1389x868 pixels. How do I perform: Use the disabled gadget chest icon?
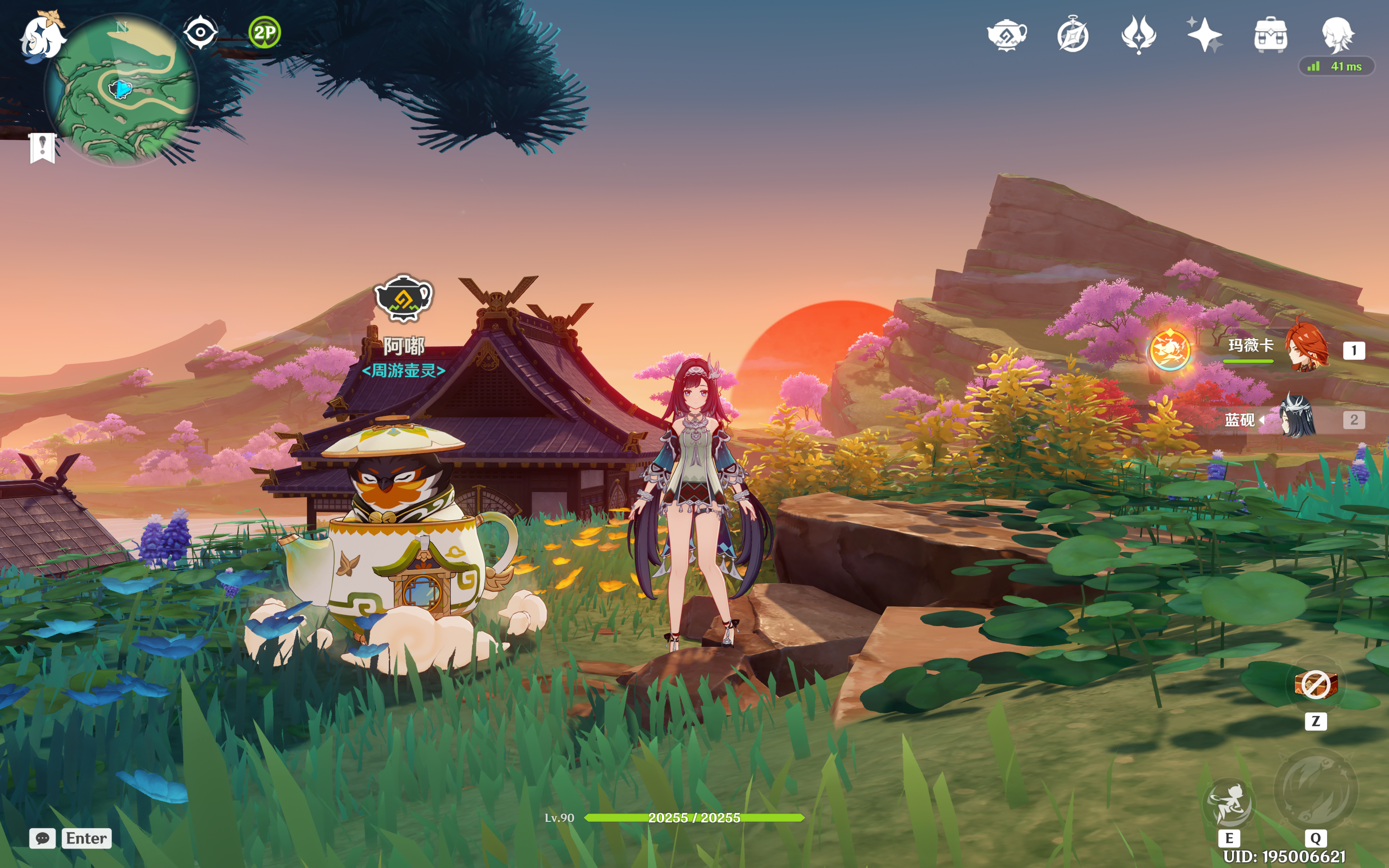[1316, 684]
